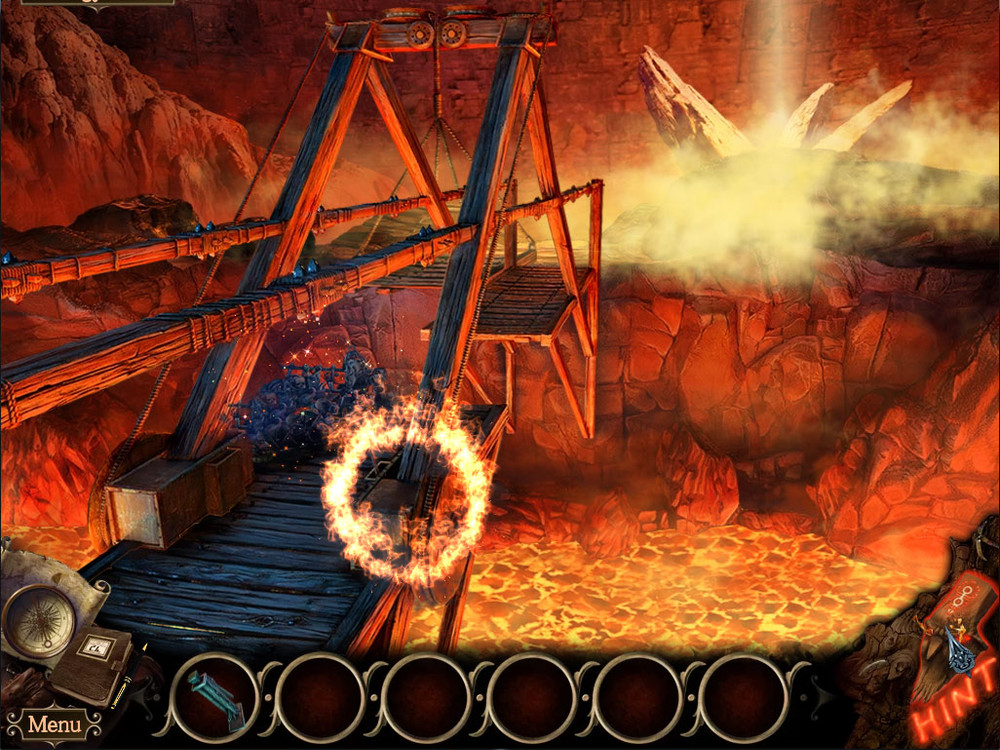This screenshot has height=750, width=1000.
Task: Open the compass map icon
Action: 36,620
